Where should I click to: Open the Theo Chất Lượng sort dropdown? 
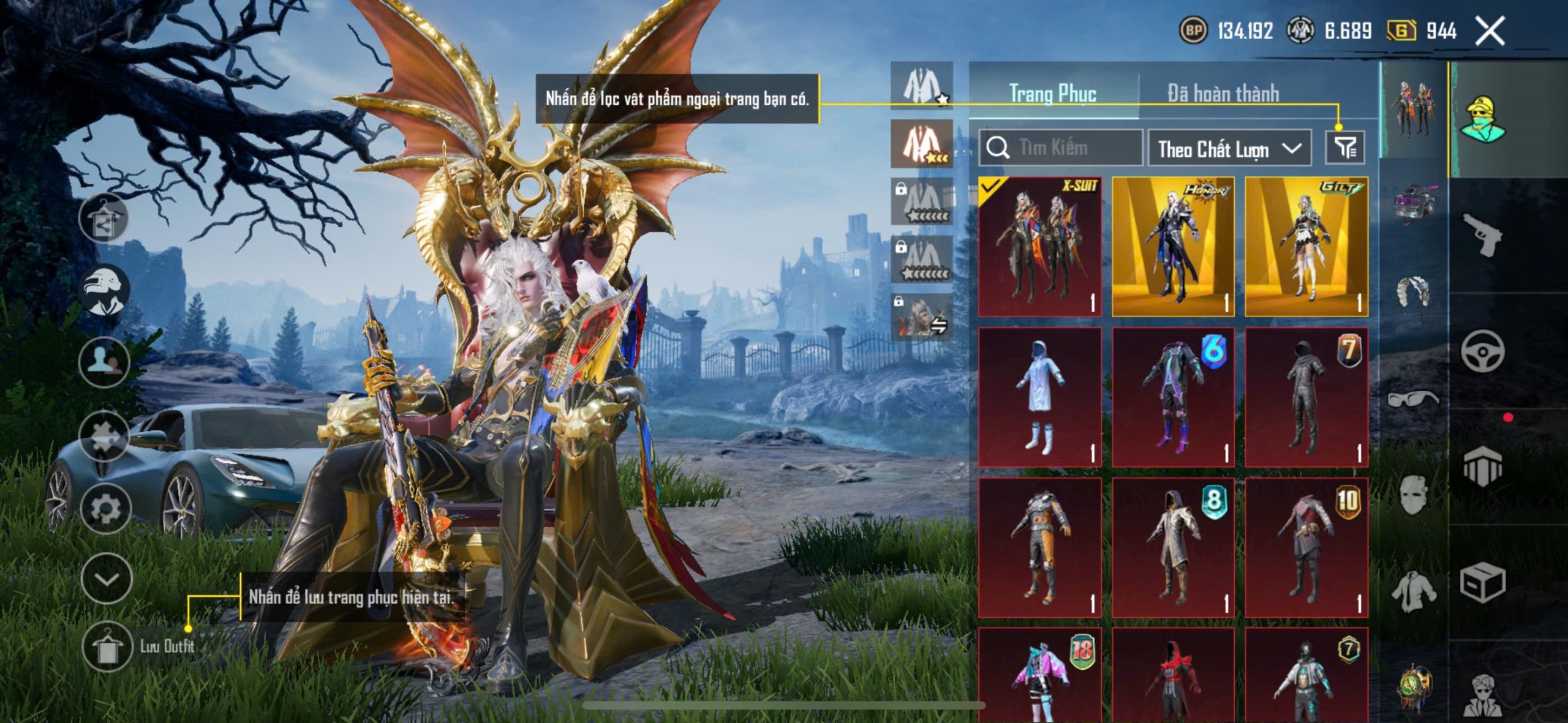coord(1229,149)
